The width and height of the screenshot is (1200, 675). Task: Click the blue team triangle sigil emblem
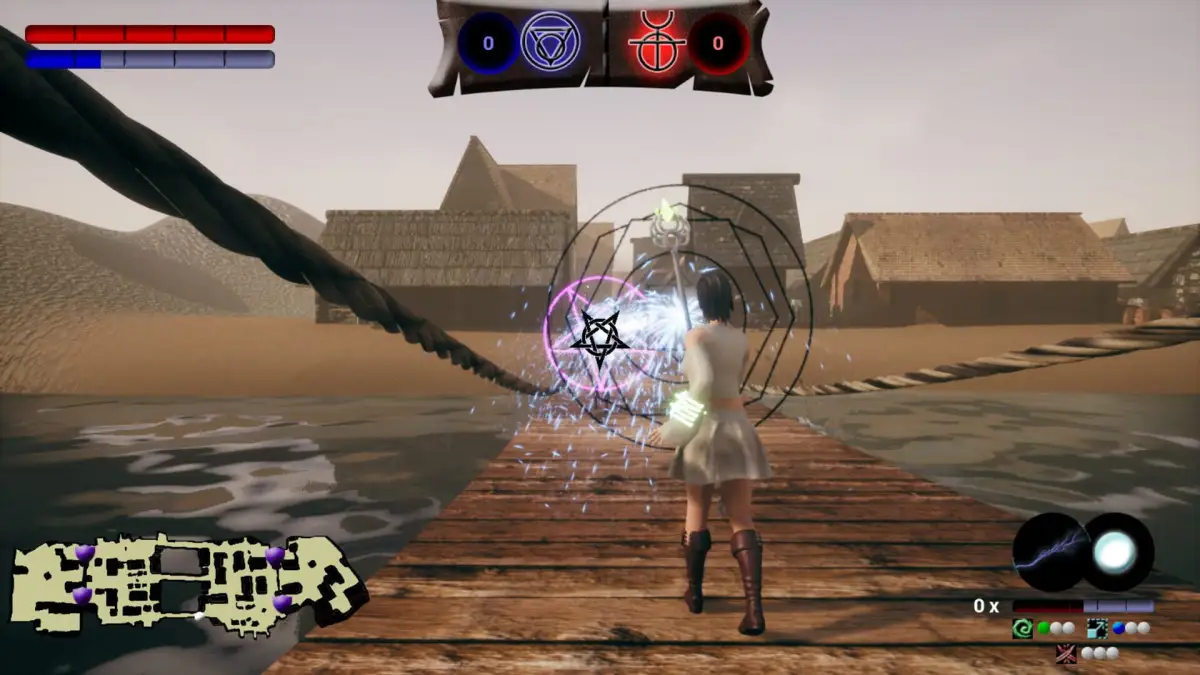(551, 43)
